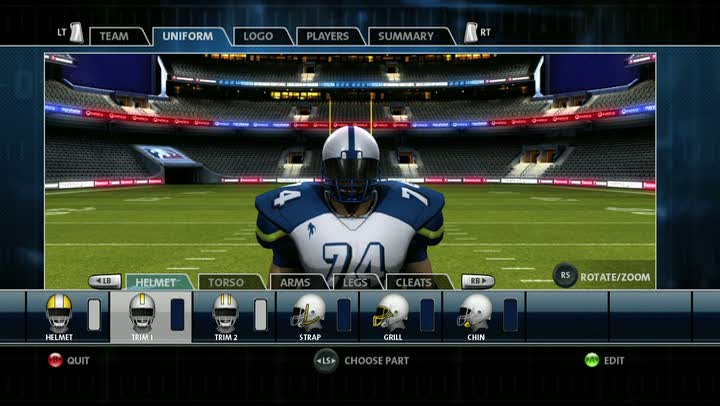
Task: Switch to the TEAM tab
Action: 114,37
